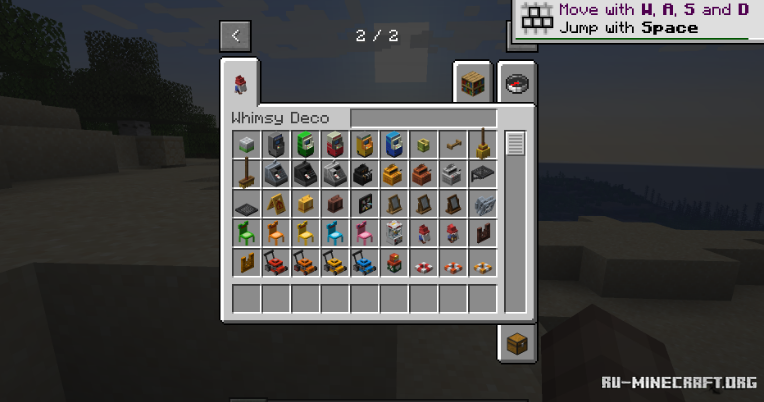
Task: Select the Whimsy Deco creative tab
Action: (x=240, y=84)
